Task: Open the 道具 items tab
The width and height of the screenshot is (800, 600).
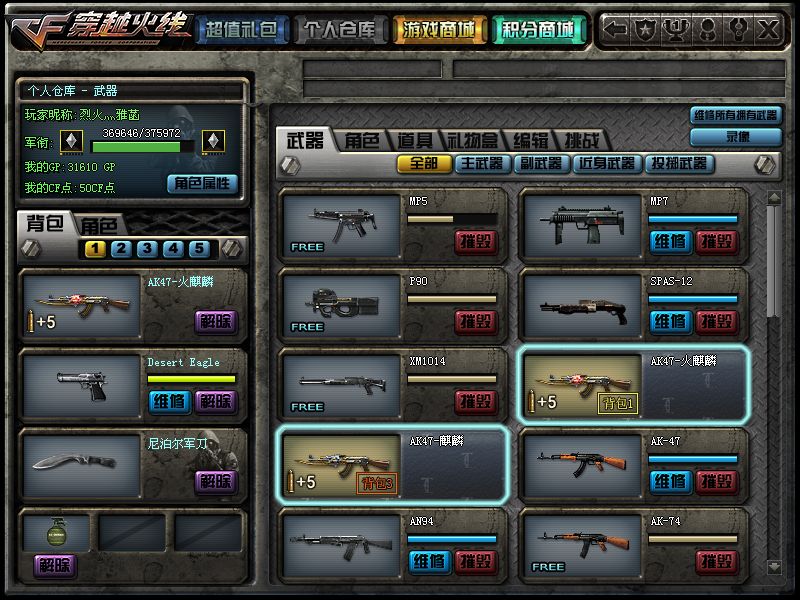Action: coord(415,141)
